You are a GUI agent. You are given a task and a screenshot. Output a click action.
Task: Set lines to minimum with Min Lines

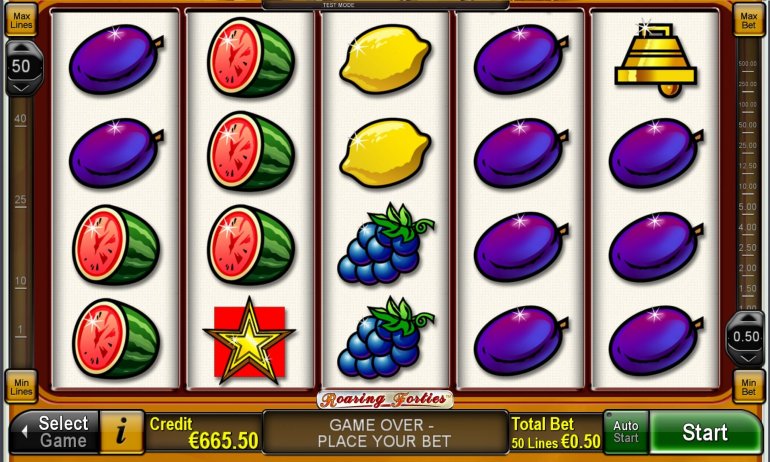click(21, 385)
